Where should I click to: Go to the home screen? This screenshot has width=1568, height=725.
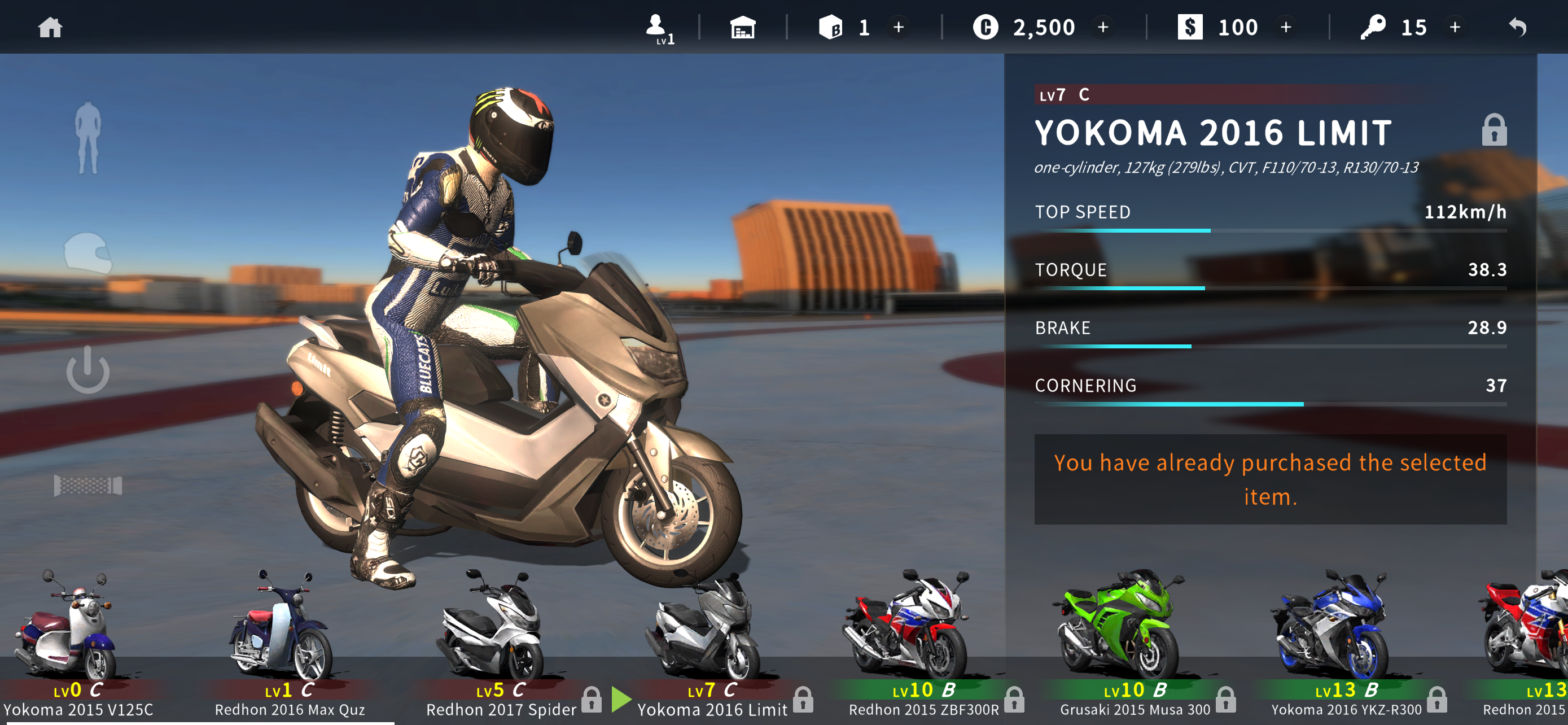50,28
